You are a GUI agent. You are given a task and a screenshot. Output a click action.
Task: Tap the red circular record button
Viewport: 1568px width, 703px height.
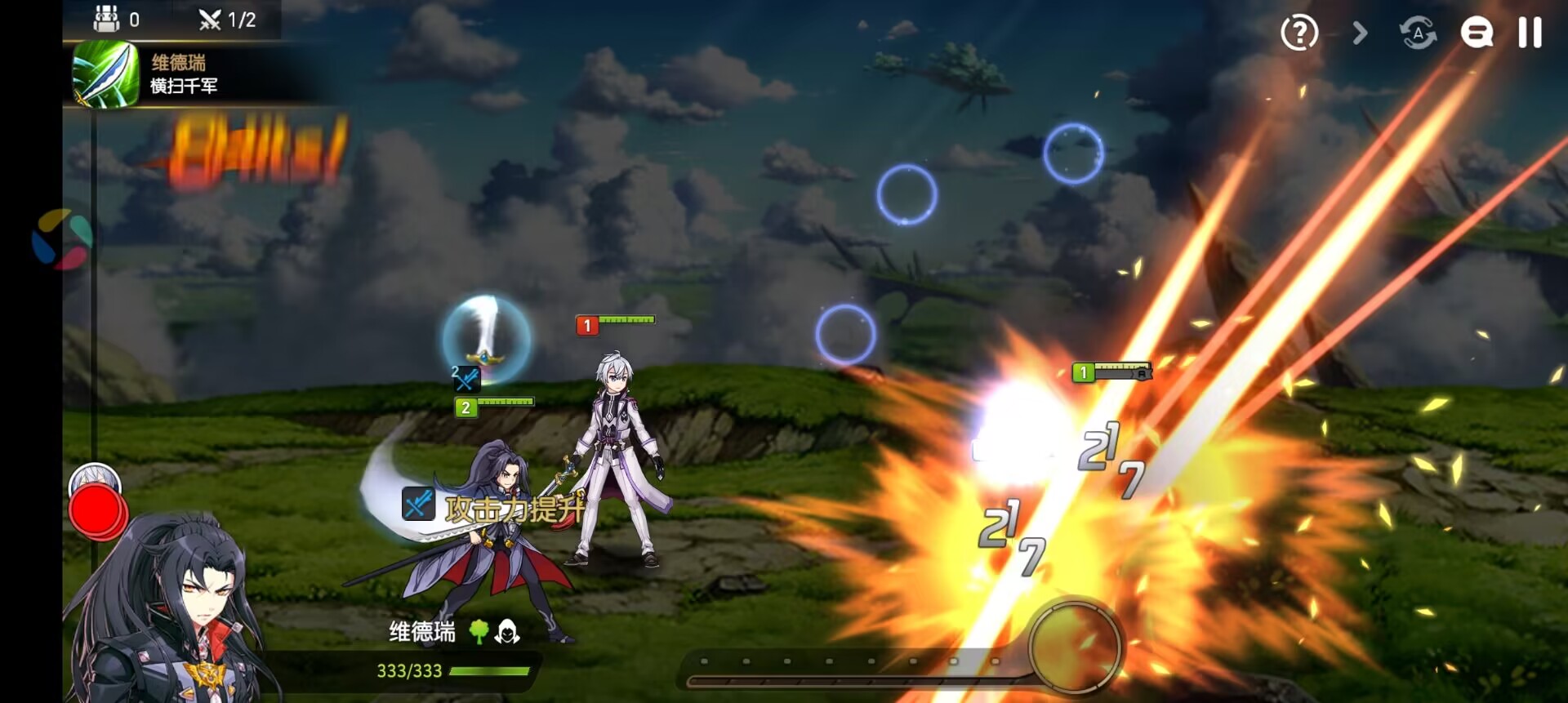(x=97, y=510)
